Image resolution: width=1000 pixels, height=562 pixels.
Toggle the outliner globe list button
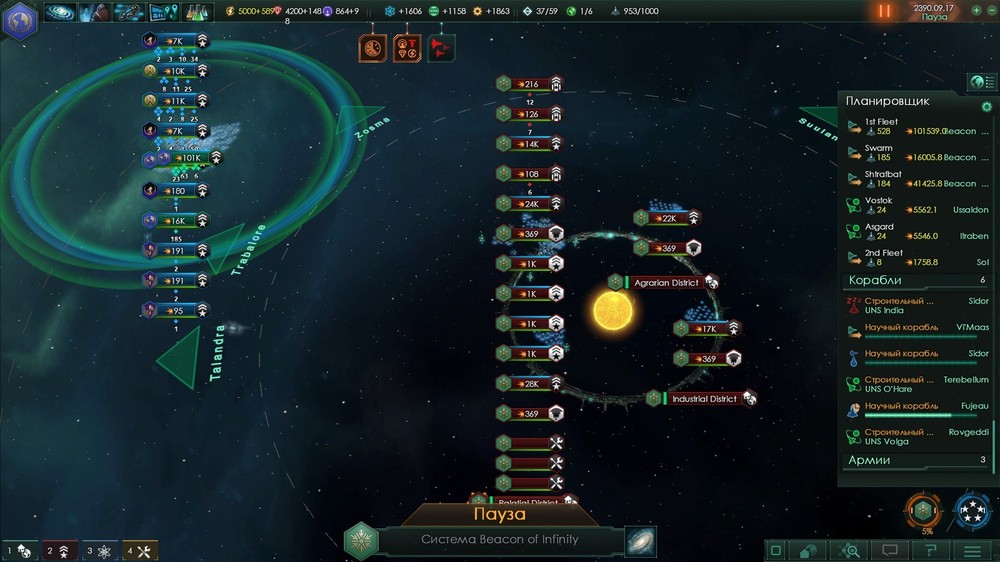point(979,81)
